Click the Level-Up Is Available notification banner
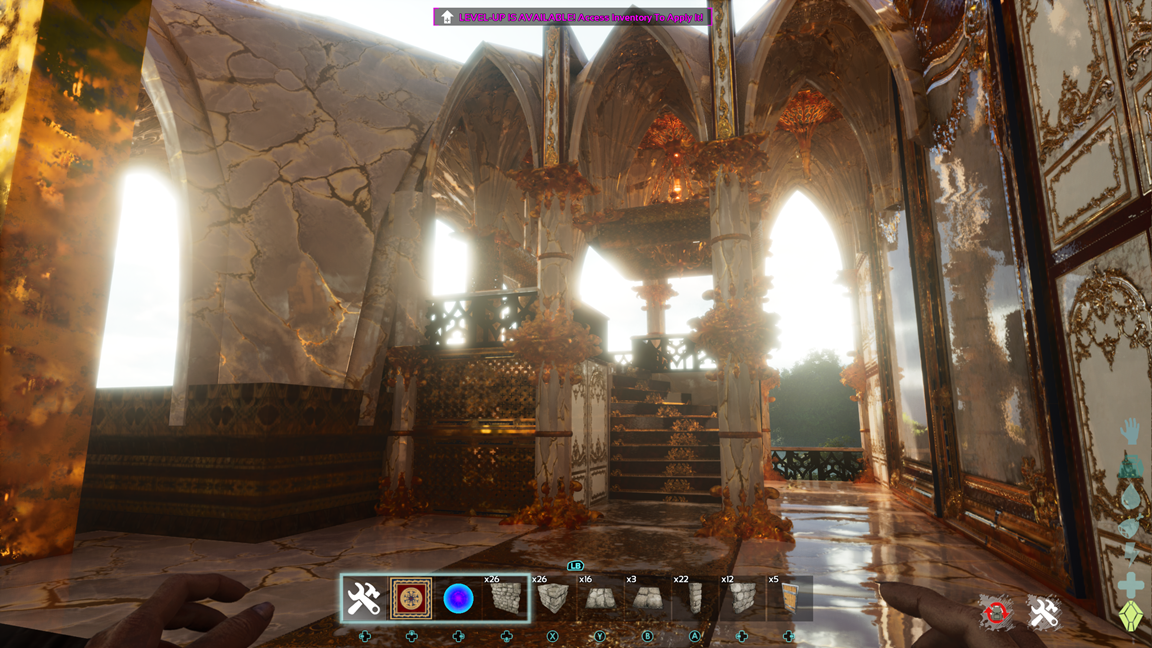 [x=572, y=17]
